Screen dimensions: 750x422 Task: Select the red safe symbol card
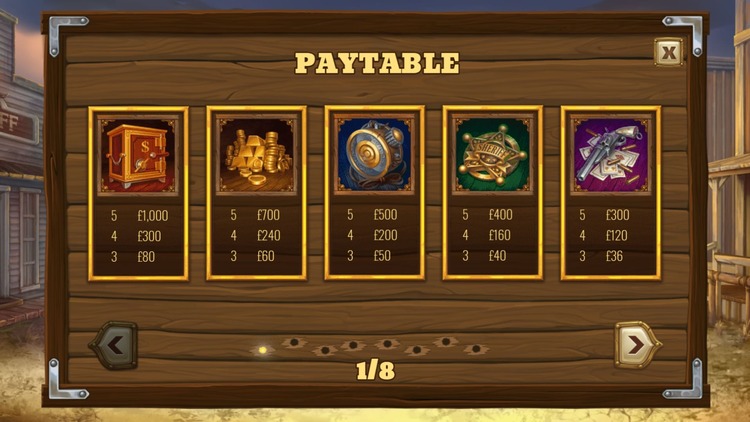138,193
